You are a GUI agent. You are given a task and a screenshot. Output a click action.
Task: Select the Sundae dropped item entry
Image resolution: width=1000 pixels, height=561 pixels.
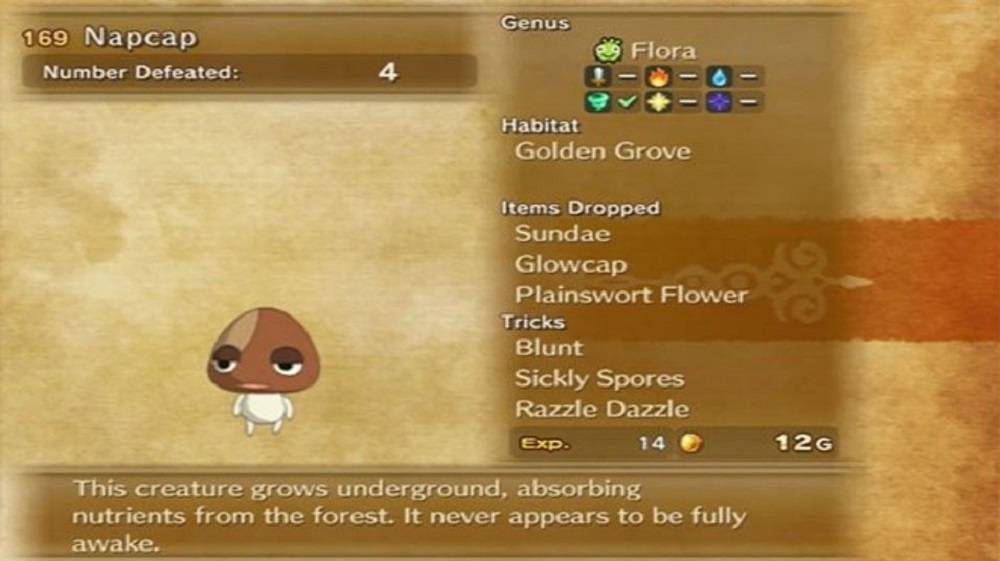[x=562, y=234]
